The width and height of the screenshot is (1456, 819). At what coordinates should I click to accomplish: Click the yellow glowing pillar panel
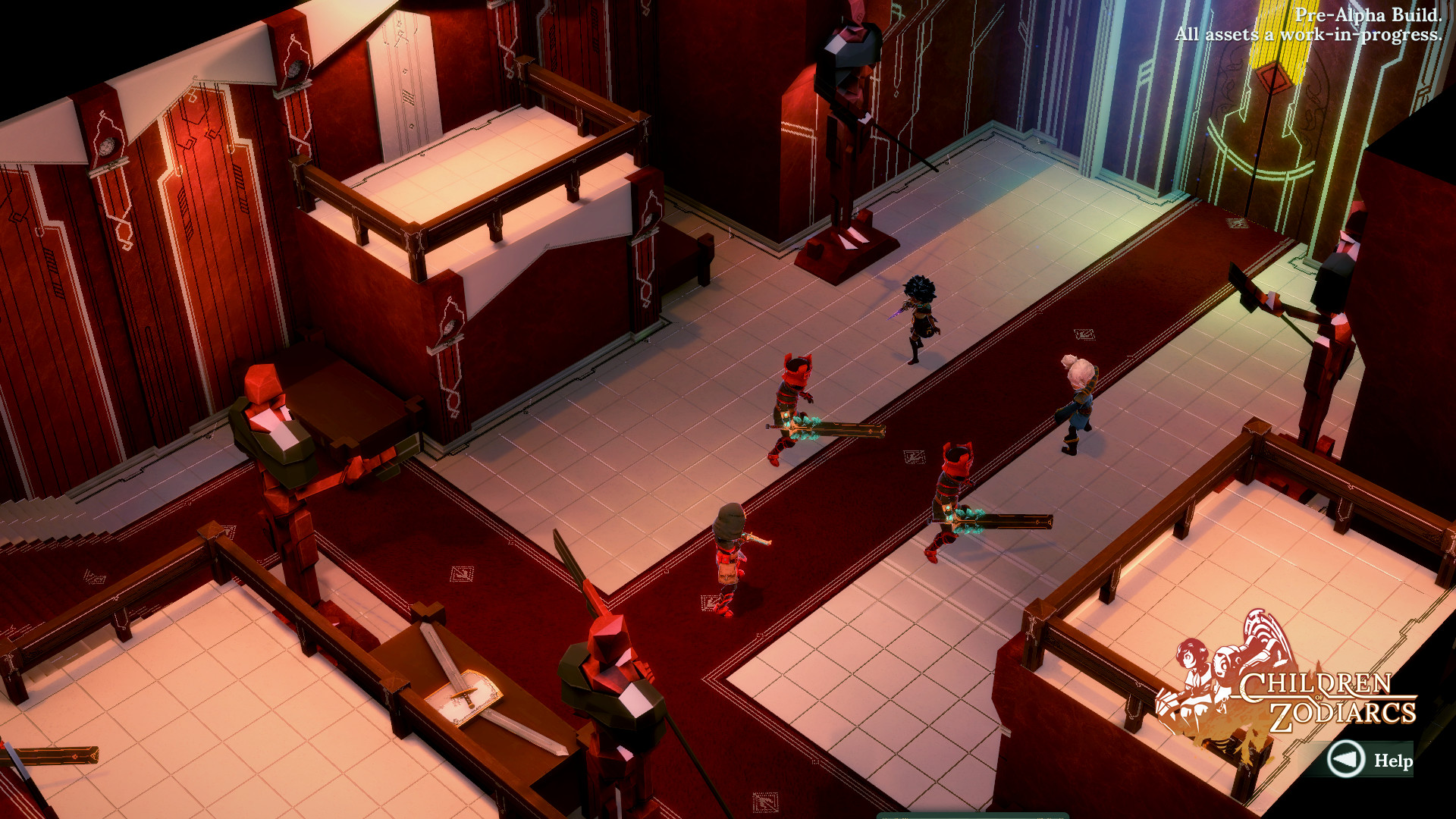1263,57
